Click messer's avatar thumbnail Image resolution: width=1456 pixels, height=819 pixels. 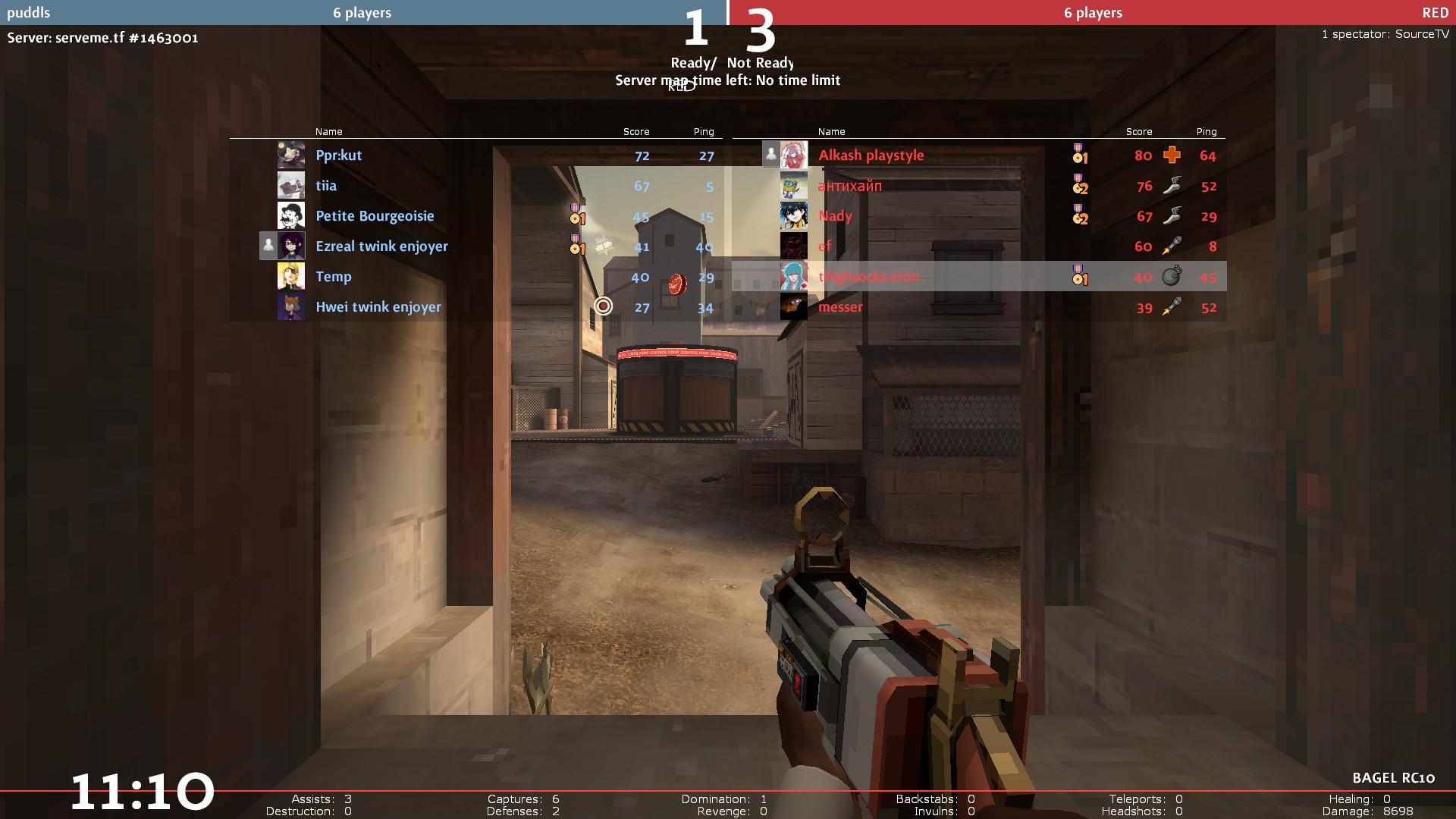(794, 307)
